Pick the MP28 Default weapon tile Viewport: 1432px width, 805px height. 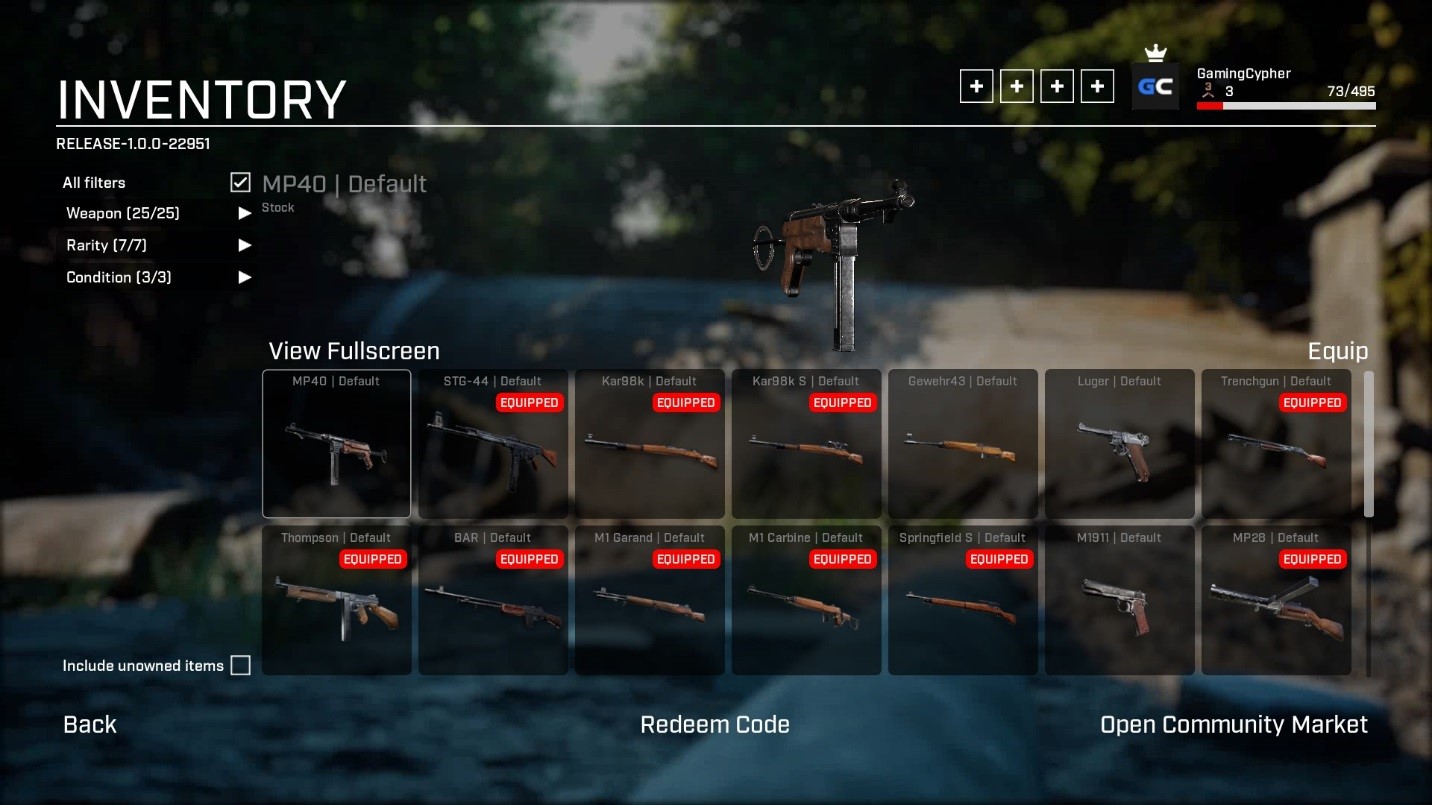point(1276,600)
